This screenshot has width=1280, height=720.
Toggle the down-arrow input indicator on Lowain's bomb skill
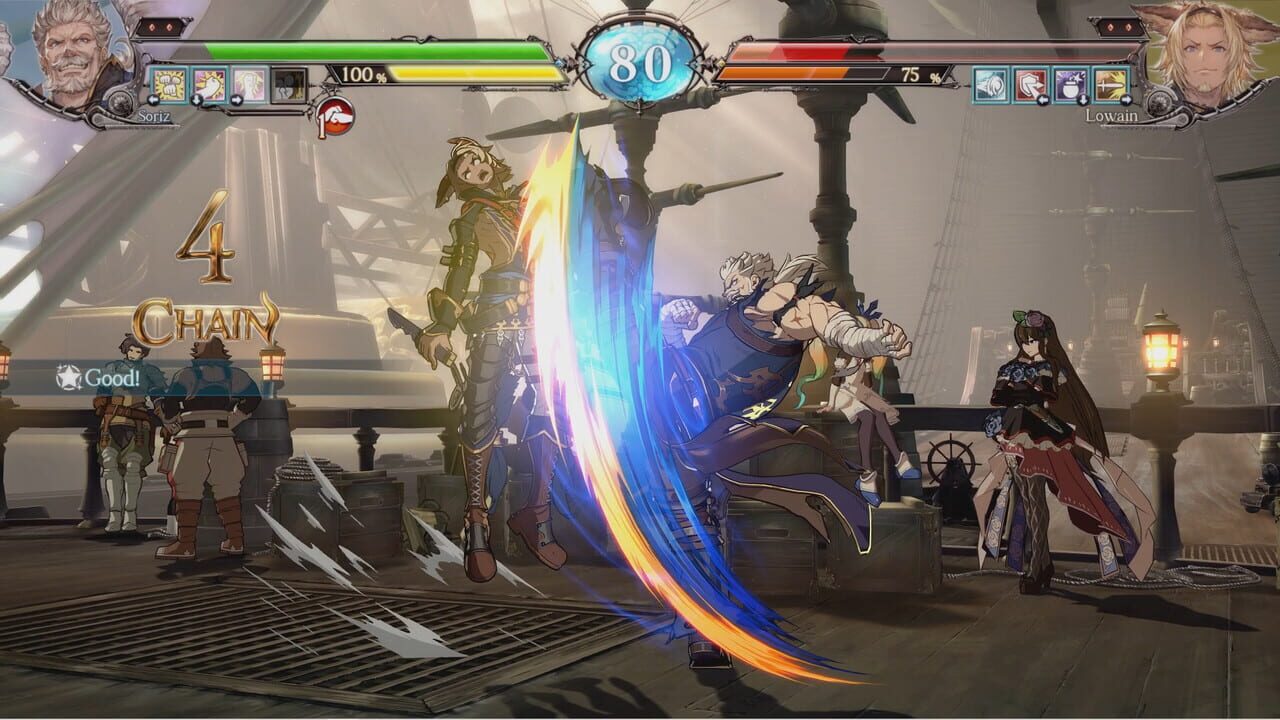tap(1083, 100)
